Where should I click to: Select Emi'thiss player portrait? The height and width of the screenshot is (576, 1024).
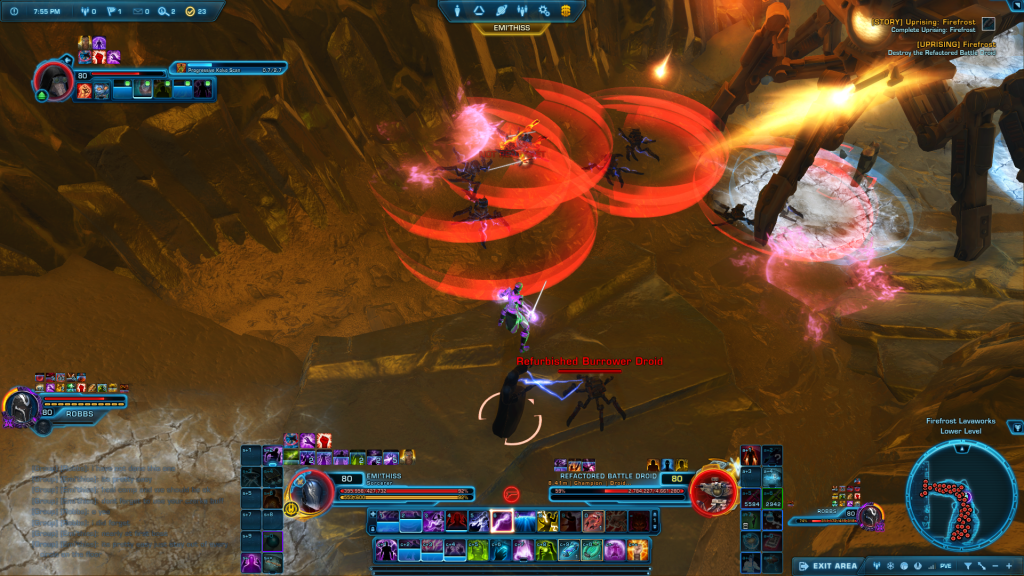coord(311,489)
